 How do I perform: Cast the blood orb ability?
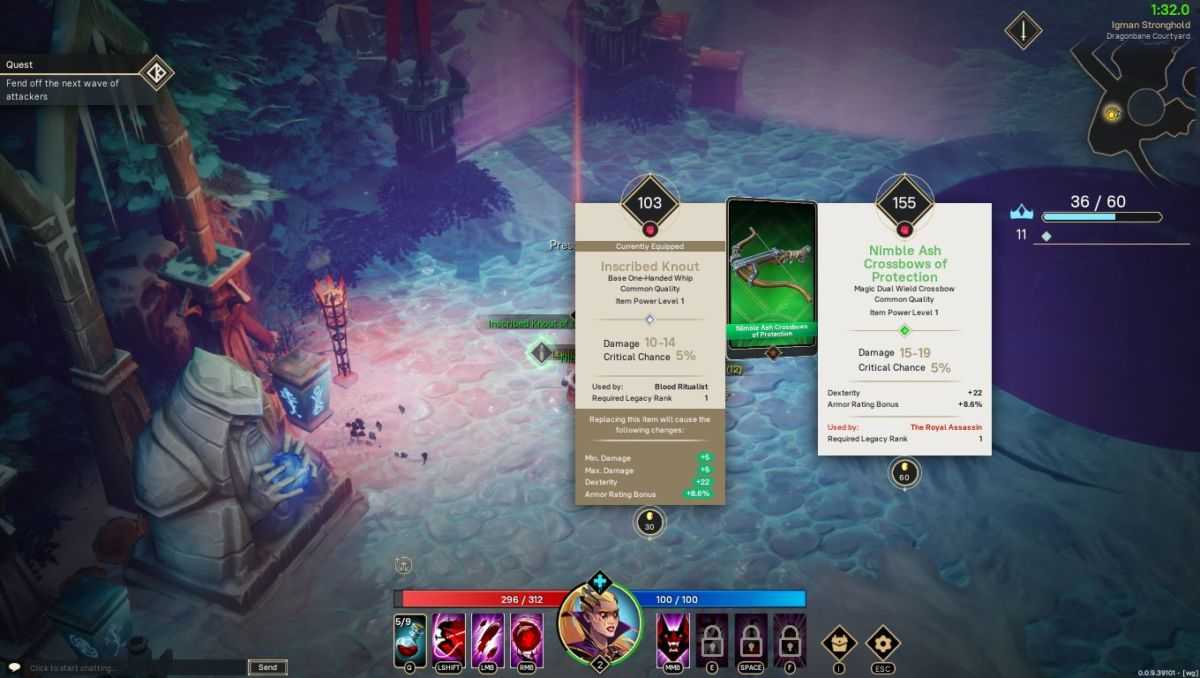pyautogui.click(x=527, y=637)
